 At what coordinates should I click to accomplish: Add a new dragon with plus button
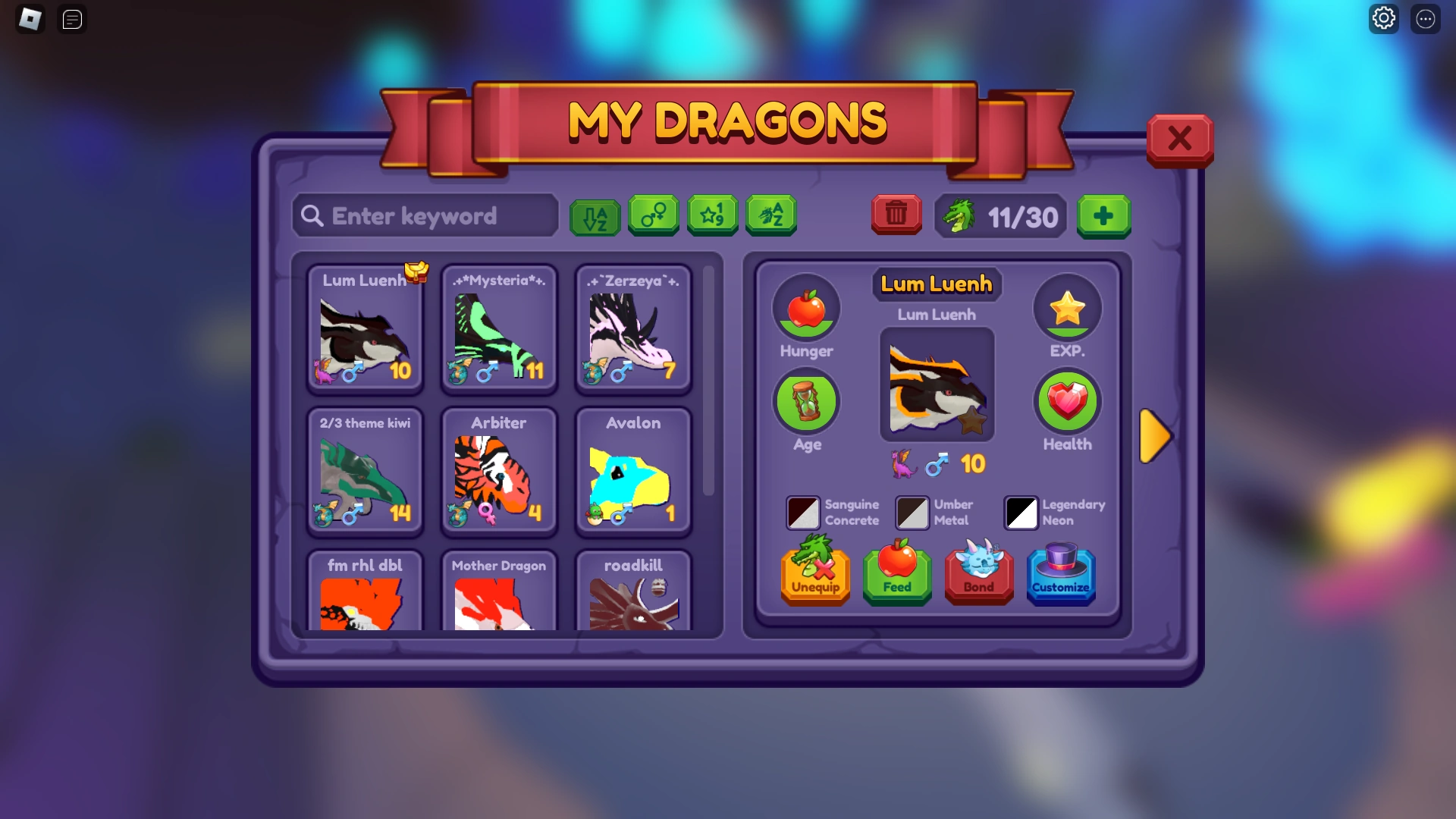click(1103, 216)
